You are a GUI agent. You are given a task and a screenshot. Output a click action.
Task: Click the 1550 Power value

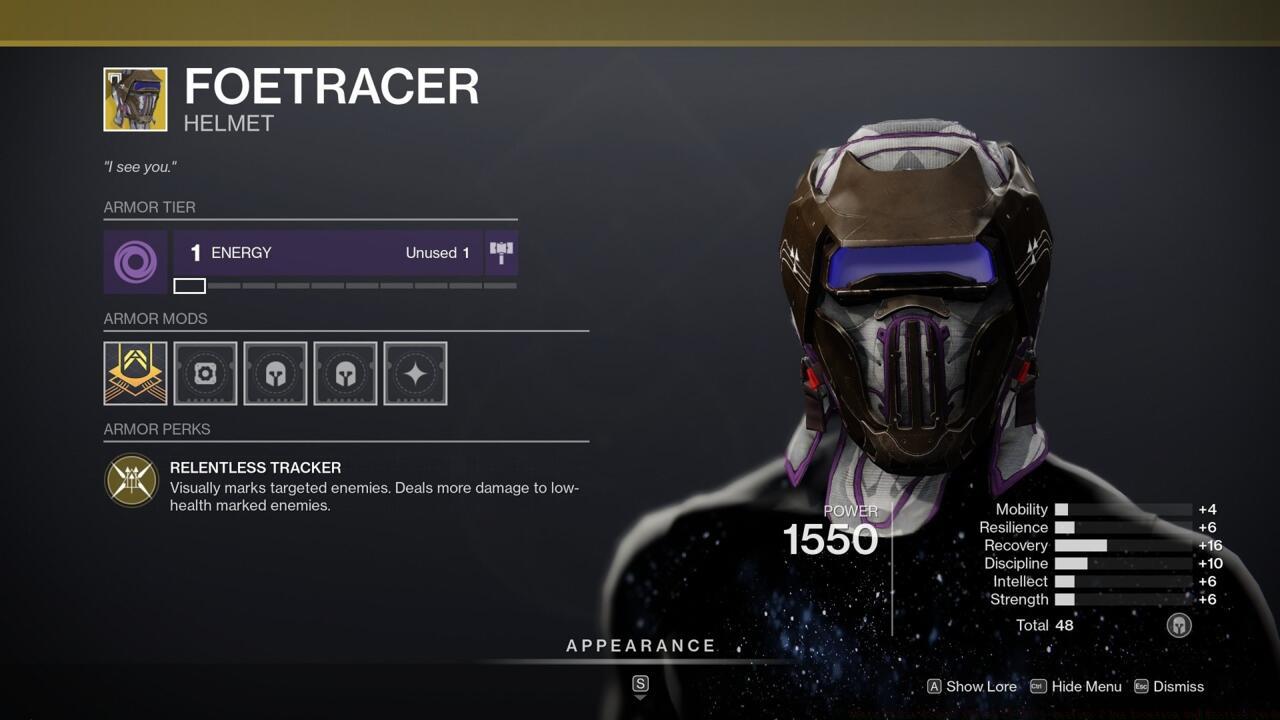tap(831, 541)
